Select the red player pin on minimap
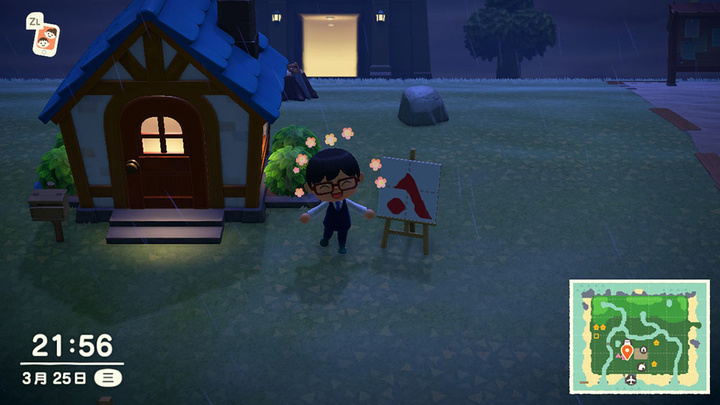Screen dimensions: 720x405 [627, 350]
